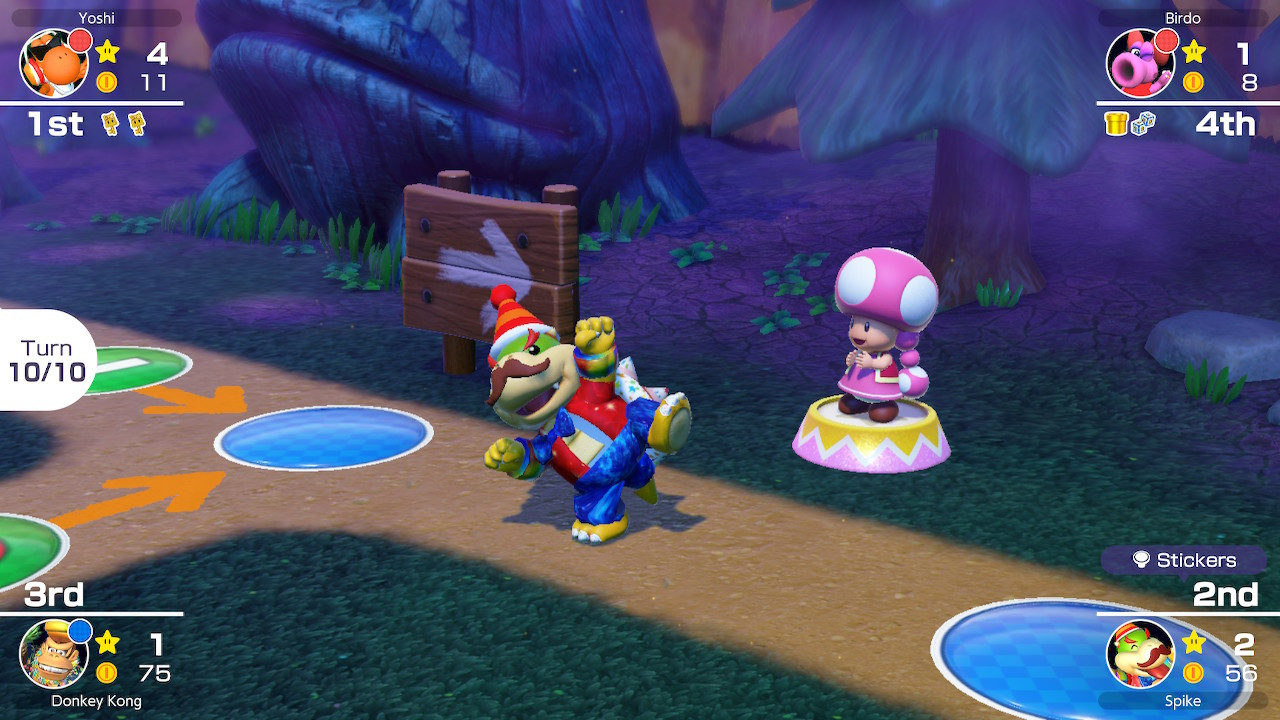Viewport: 1280px width, 720px height.
Task: Select Birdo's Golden Pipe item icon
Action: pos(1116,122)
